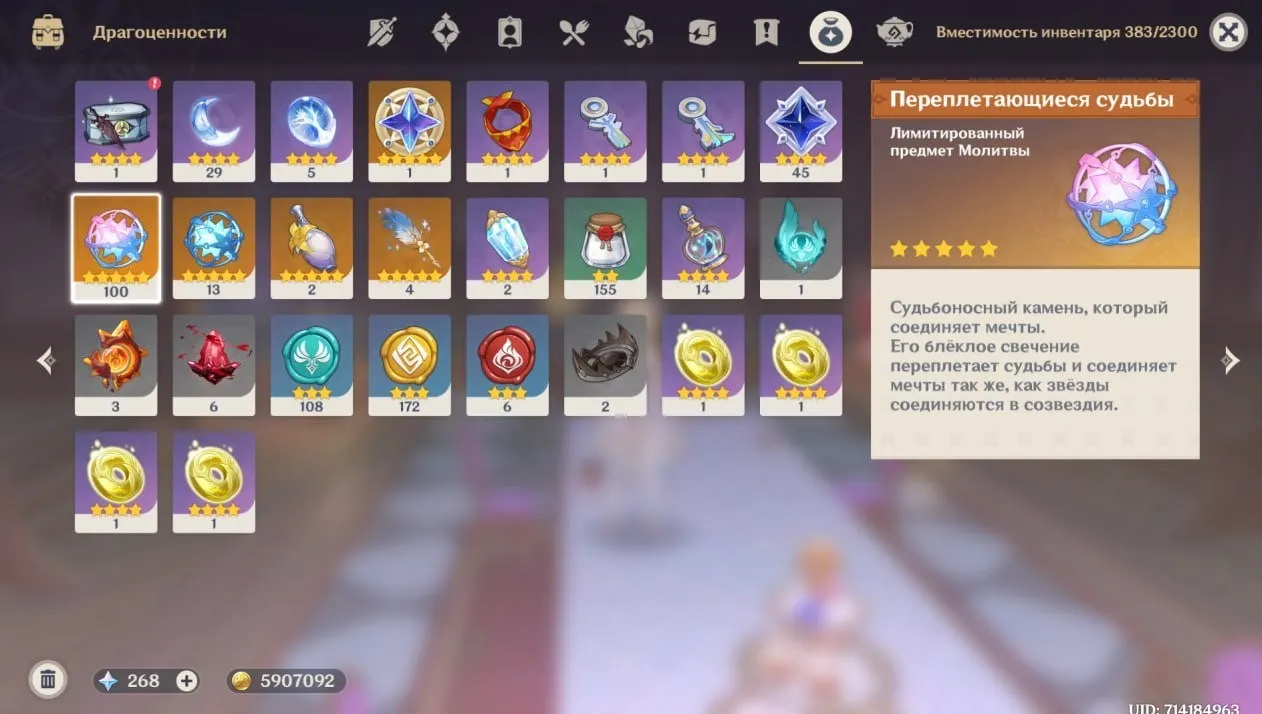This screenshot has height=714, width=1262.
Task: Select the Intertwined Fate slot with 100
Action: click(116, 247)
